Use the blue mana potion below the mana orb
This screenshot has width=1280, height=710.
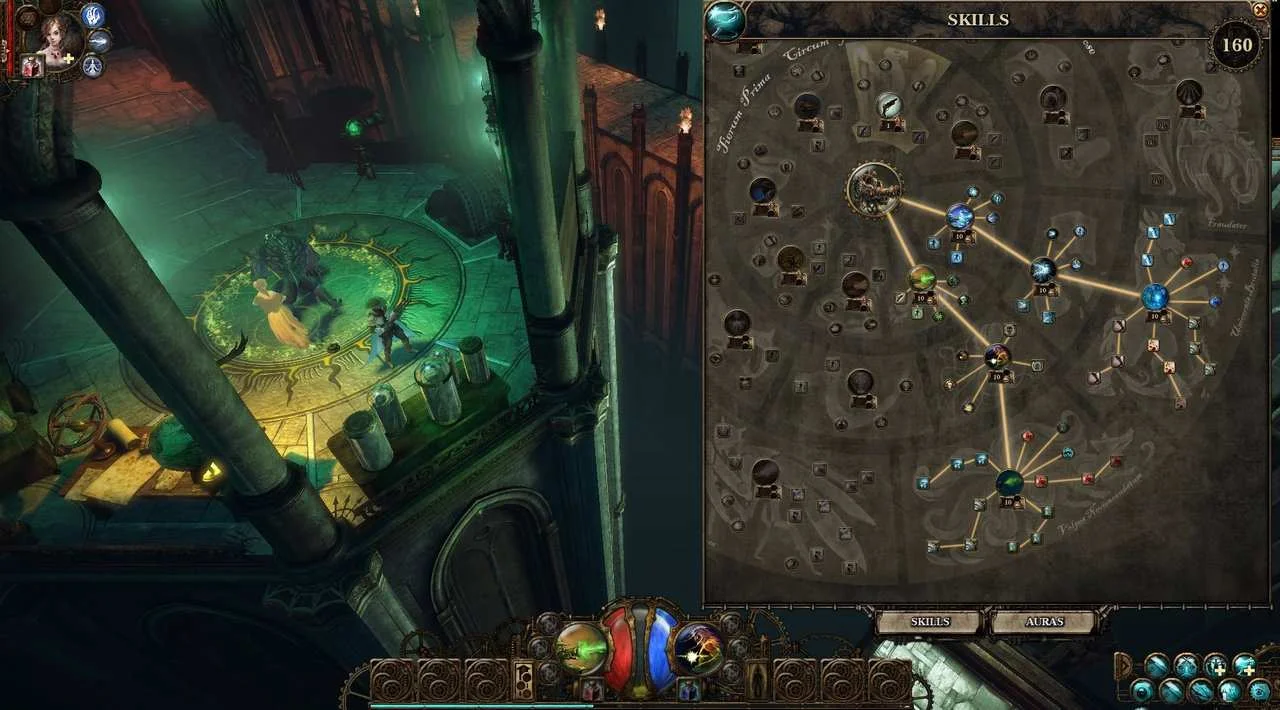click(x=688, y=689)
